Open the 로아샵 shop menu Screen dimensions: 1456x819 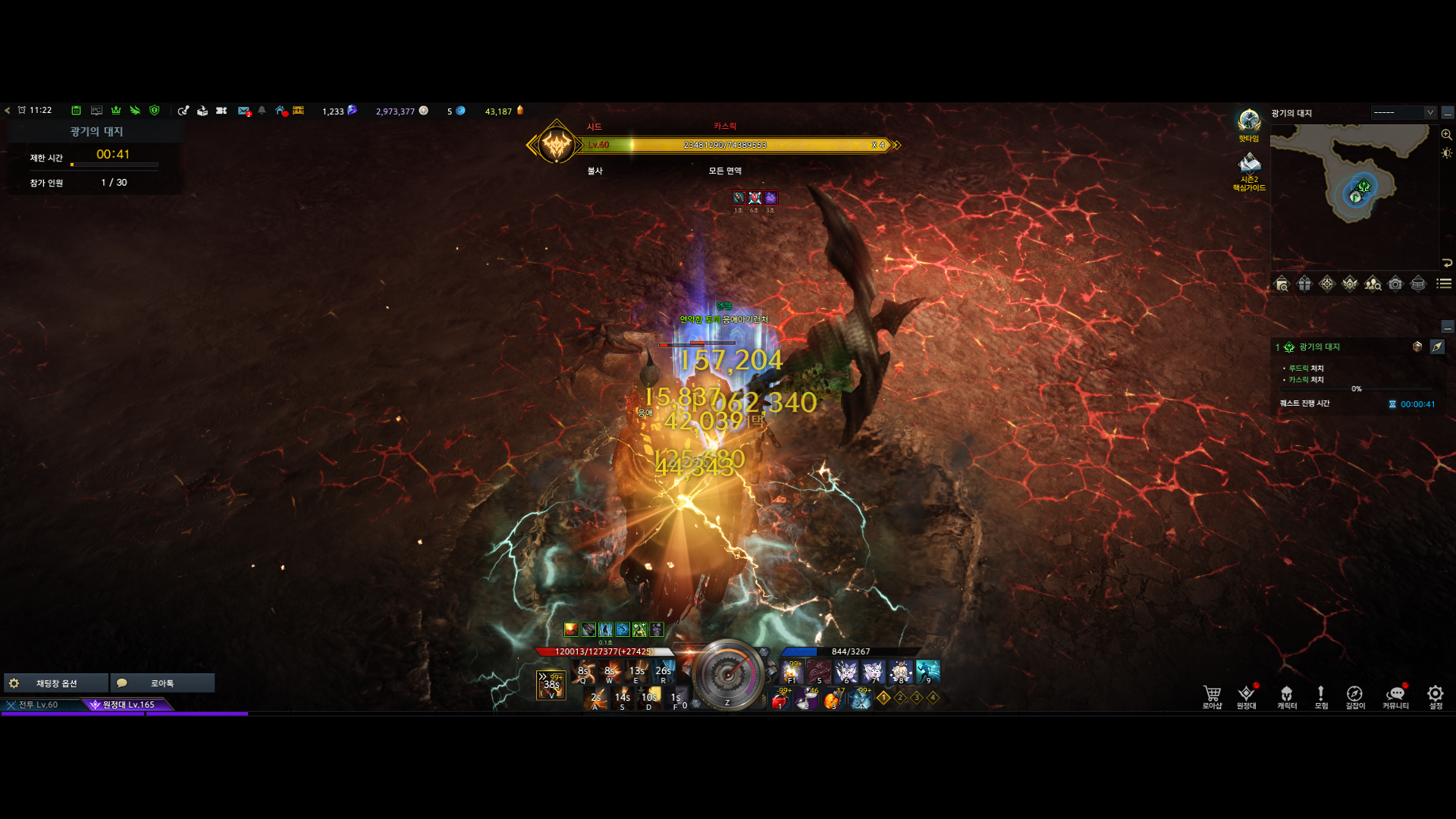coord(1212,696)
